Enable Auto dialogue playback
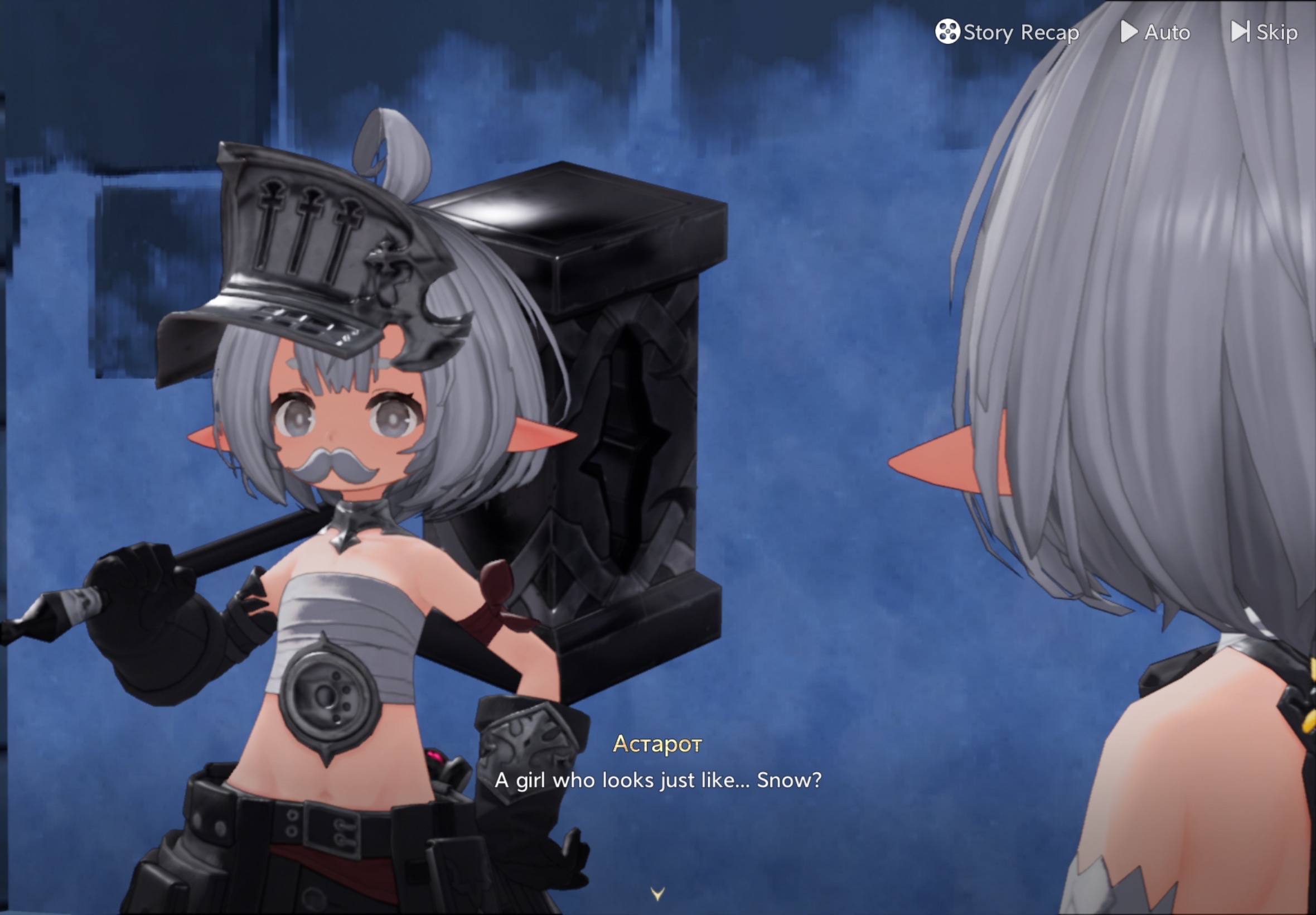The width and height of the screenshot is (1316, 915). click(1155, 32)
